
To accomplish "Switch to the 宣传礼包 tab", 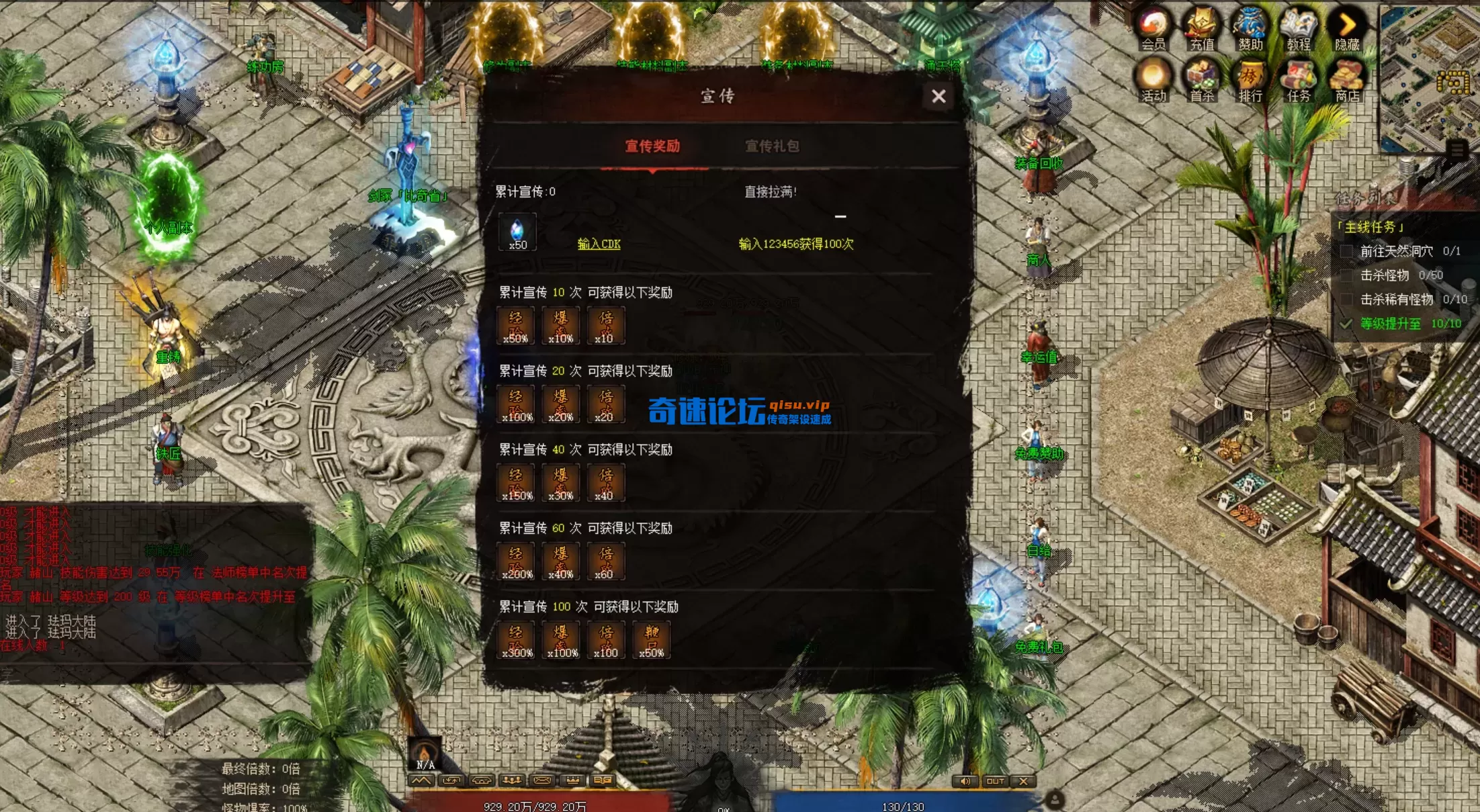I will pos(774,146).
